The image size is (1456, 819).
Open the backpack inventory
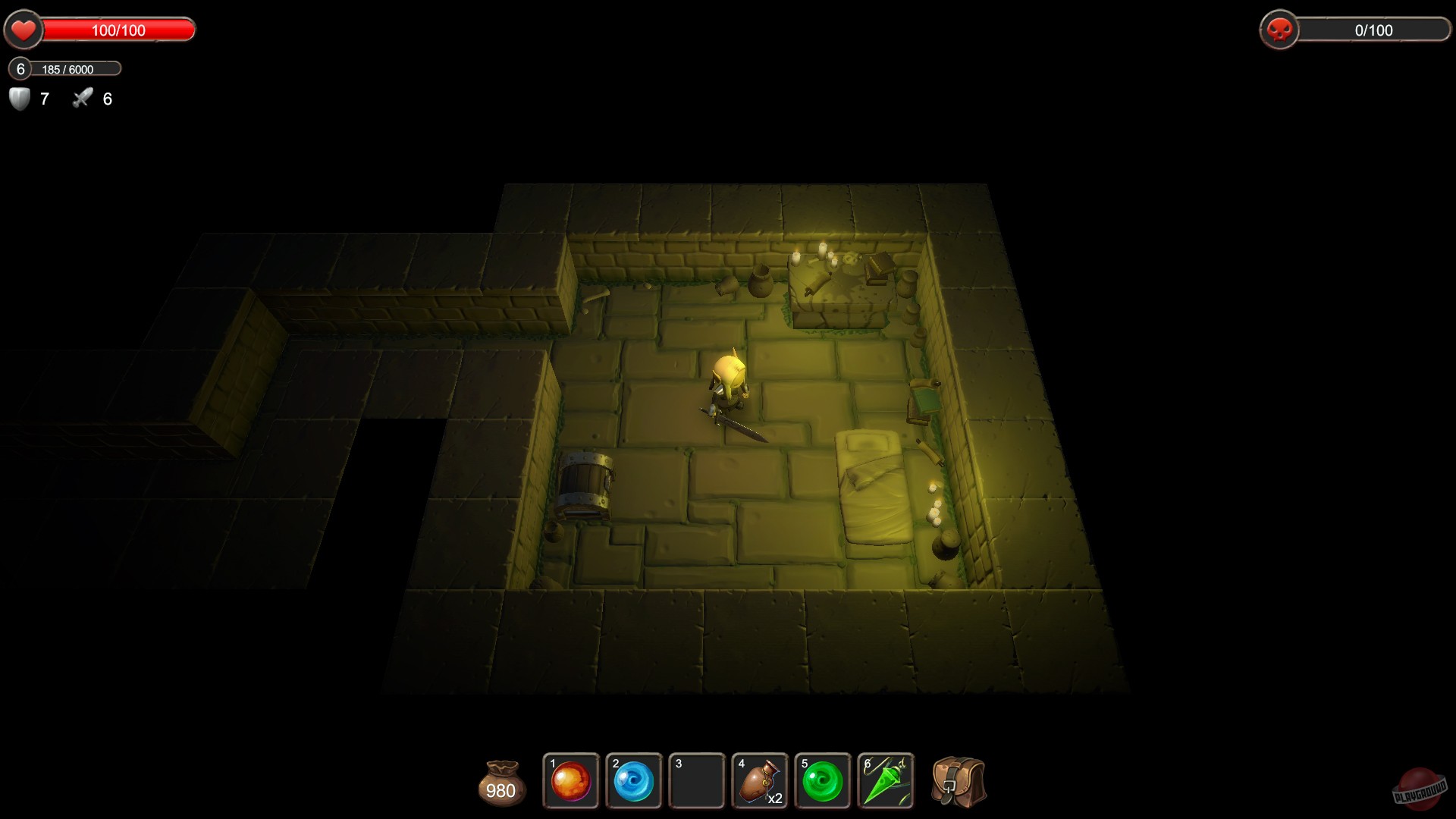coord(957,781)
